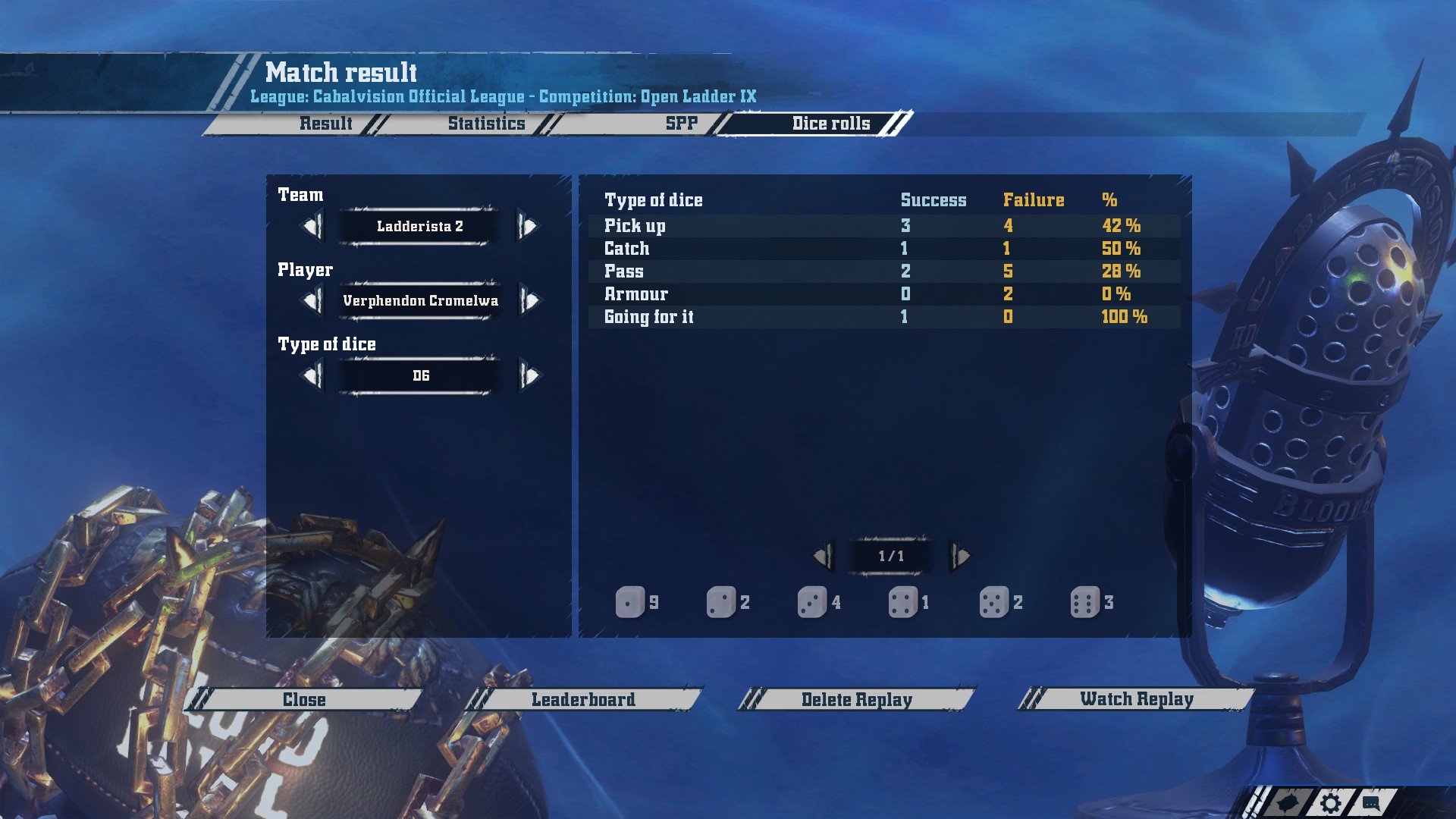Close the match result screen

[x=304, y=699]
